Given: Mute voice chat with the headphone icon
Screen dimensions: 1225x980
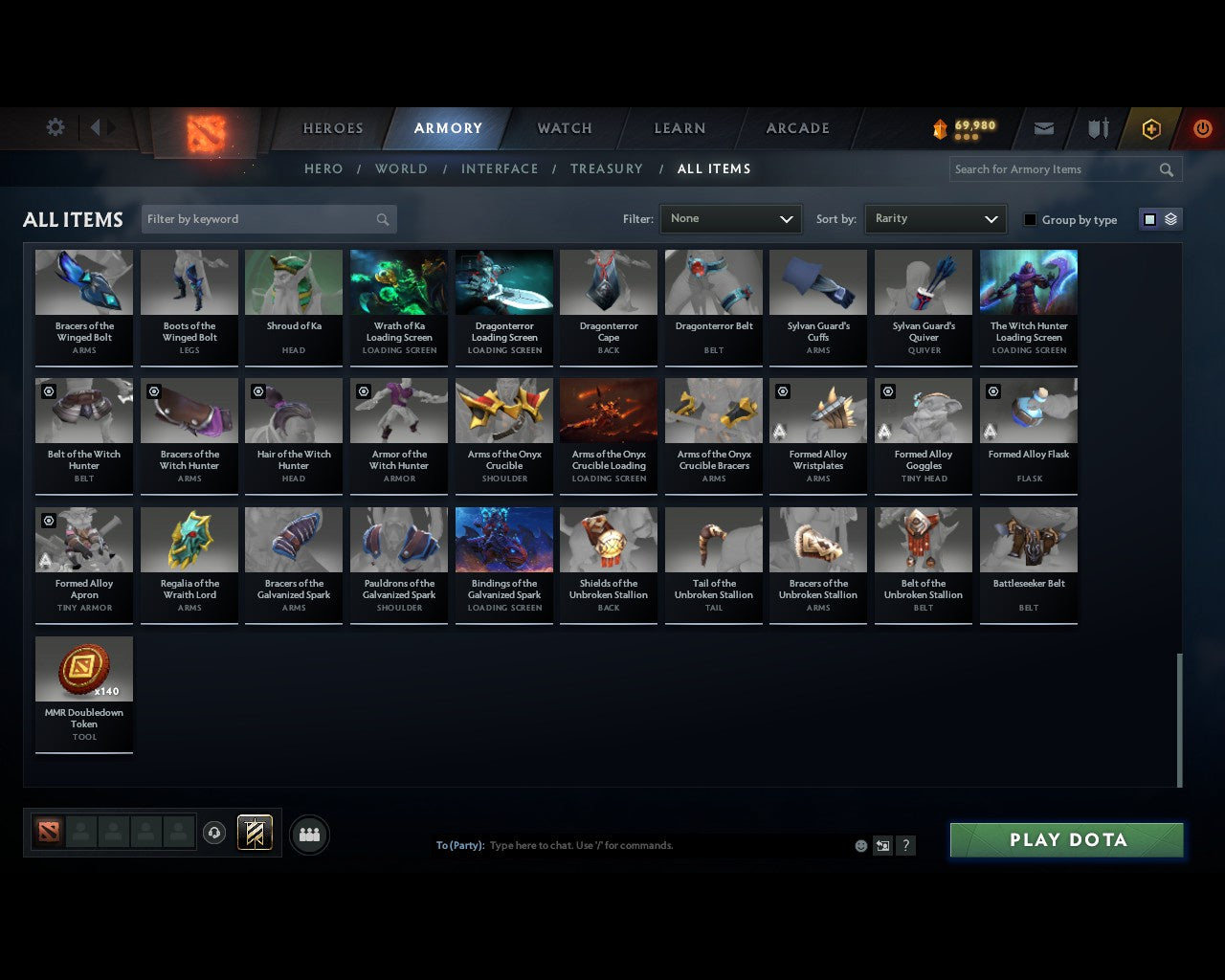Looking at the screenshot, I should point(214,833).
